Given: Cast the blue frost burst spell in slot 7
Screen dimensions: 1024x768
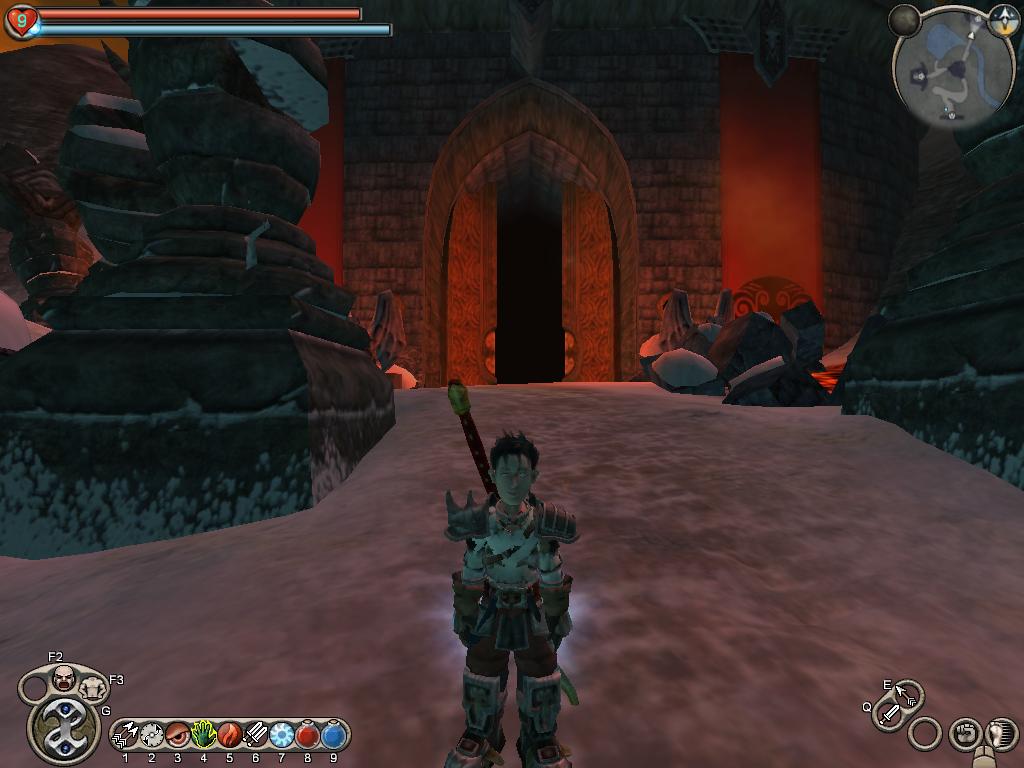Looking at the screenshot, I should 281,736.
